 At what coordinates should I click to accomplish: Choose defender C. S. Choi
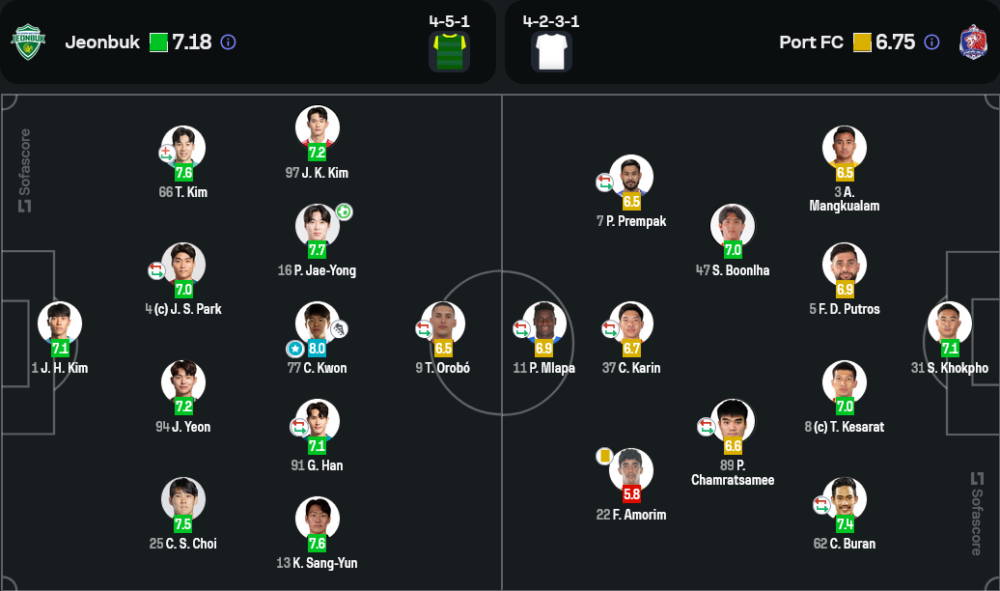pyautogui.click(x=184, y=501)
